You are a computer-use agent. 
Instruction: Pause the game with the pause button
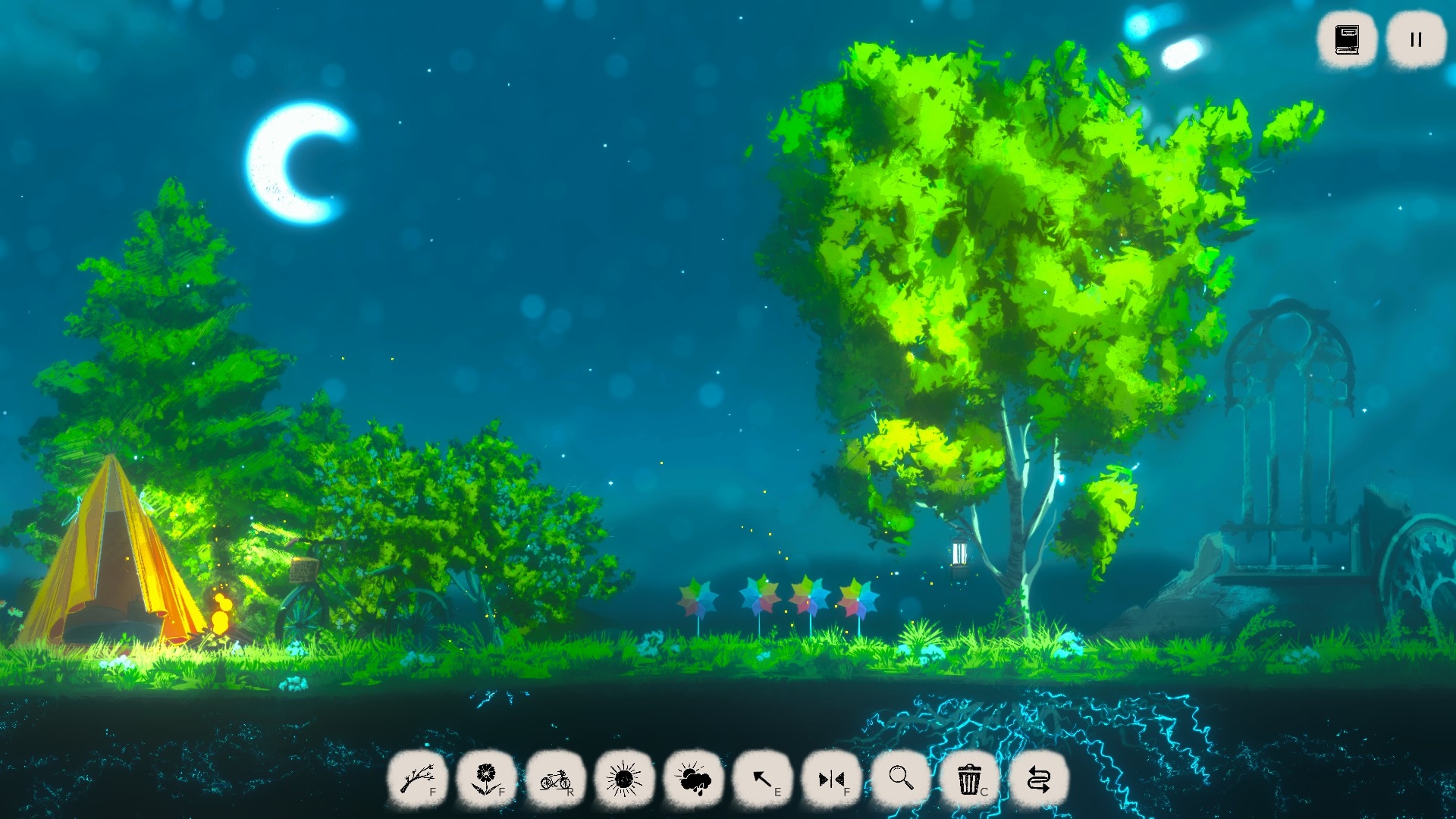tap(1416, 39)
